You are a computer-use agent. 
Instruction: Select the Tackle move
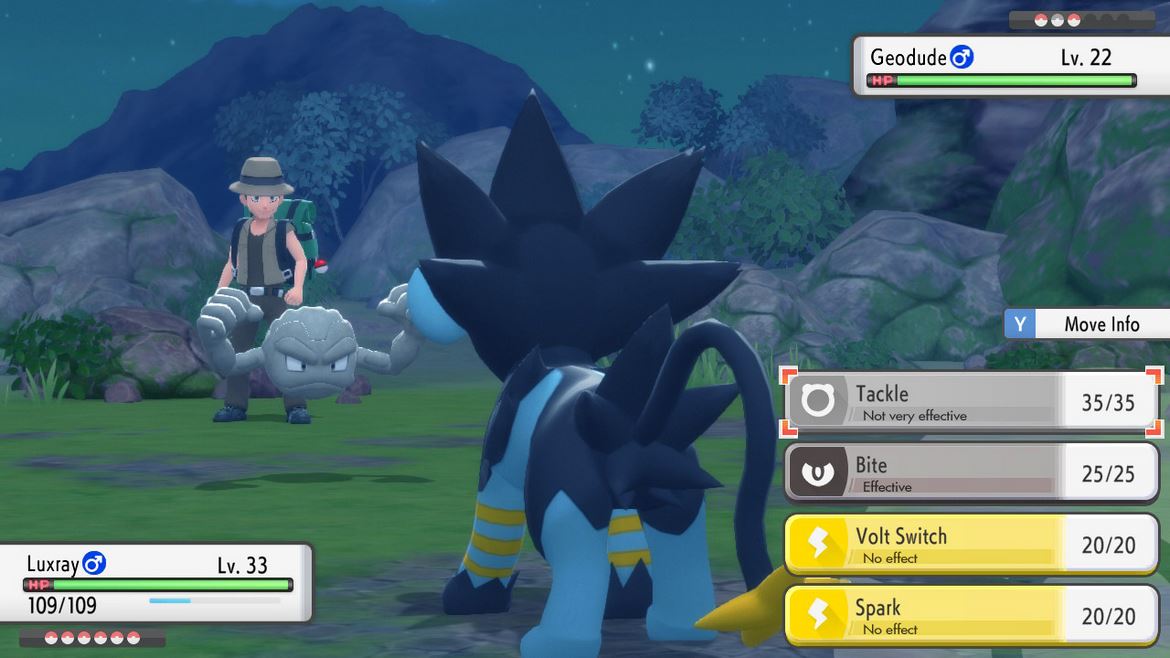click(970, 402)
